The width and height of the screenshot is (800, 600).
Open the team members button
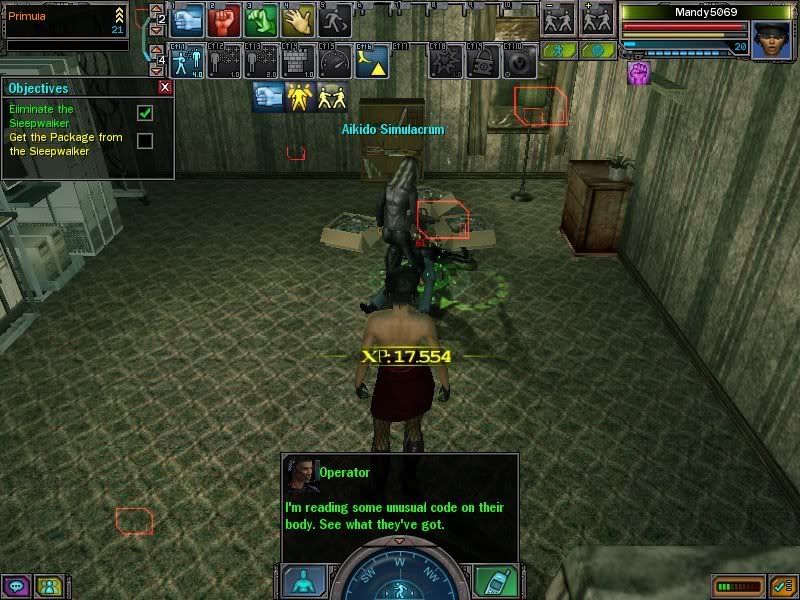click(x=47, y=586)
